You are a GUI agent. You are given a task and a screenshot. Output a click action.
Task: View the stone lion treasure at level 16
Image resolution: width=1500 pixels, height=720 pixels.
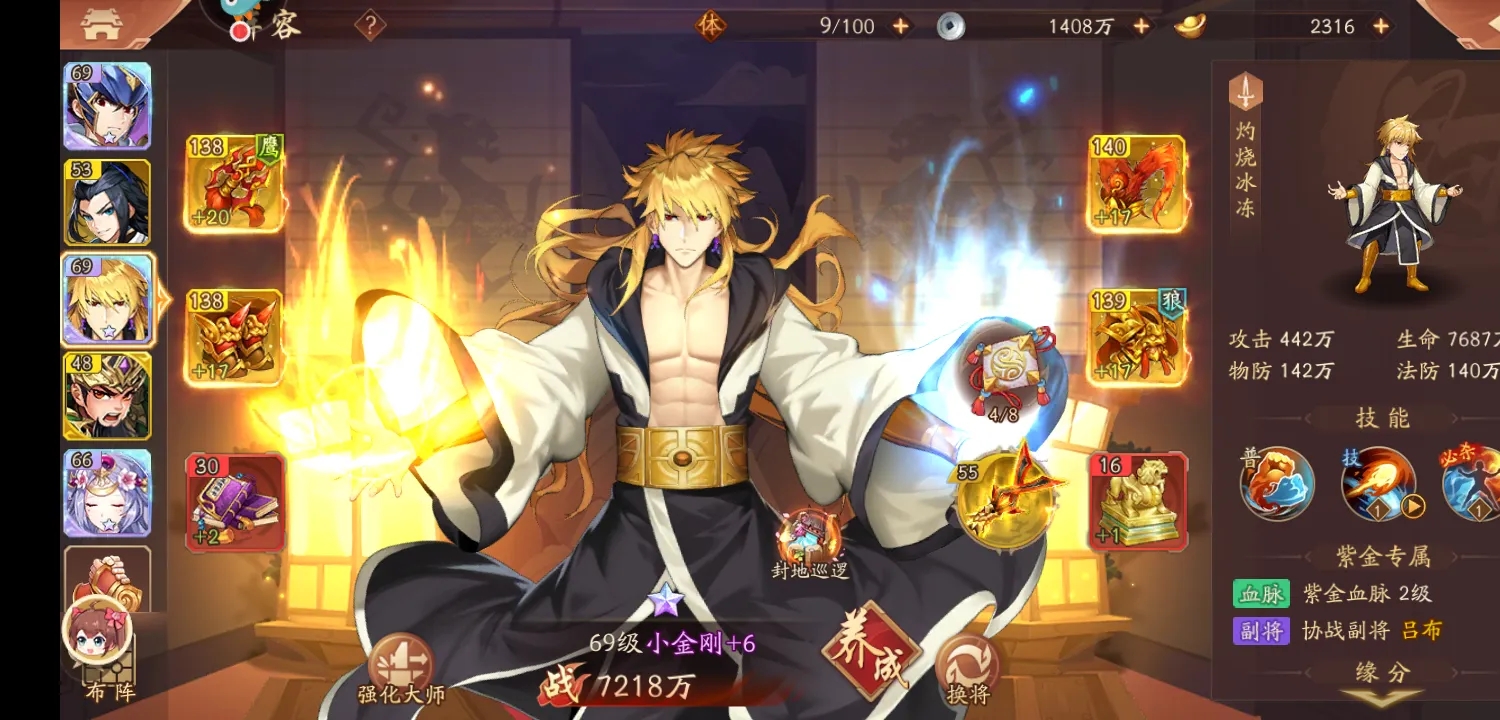pyautogui.click(x=1135, y=500)
